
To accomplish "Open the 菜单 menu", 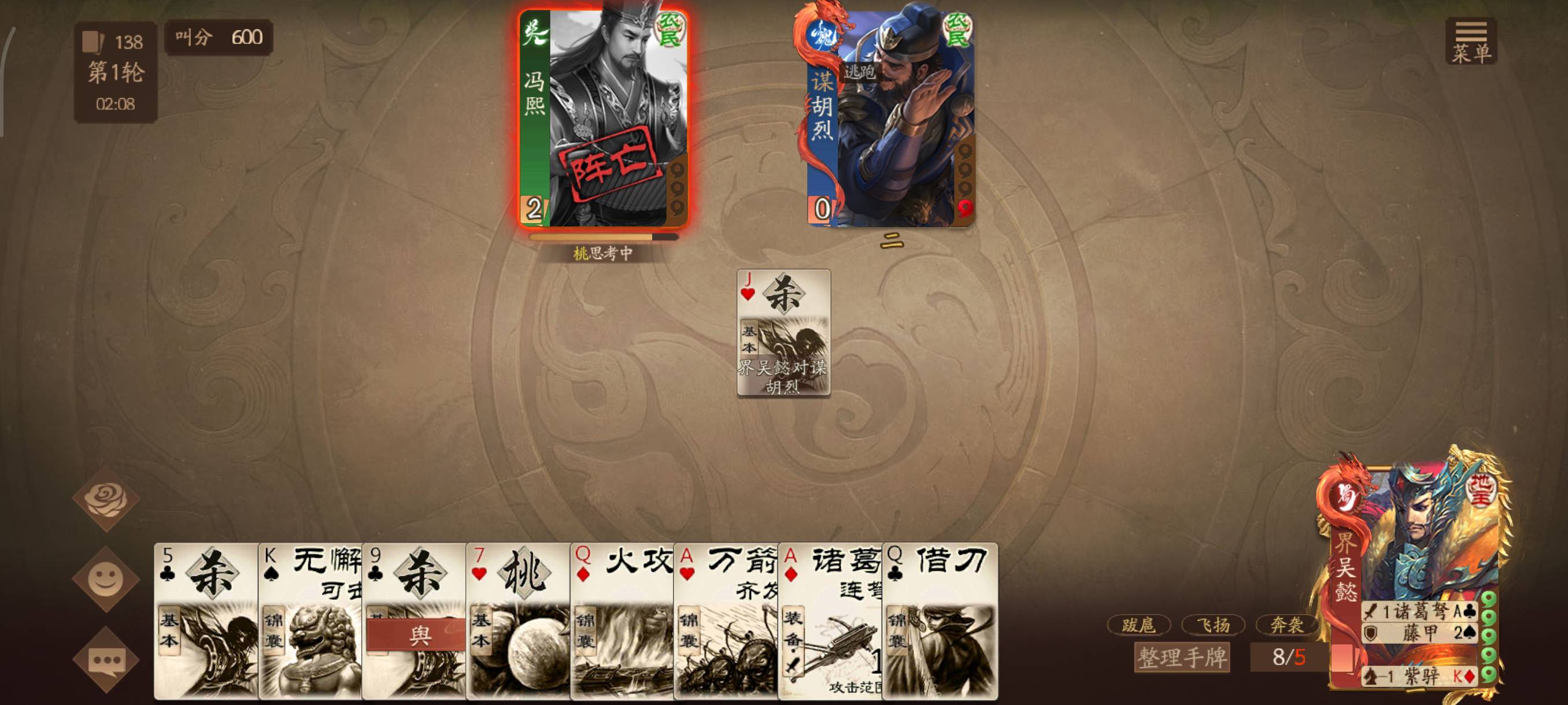I will (x=1471, y=42).
